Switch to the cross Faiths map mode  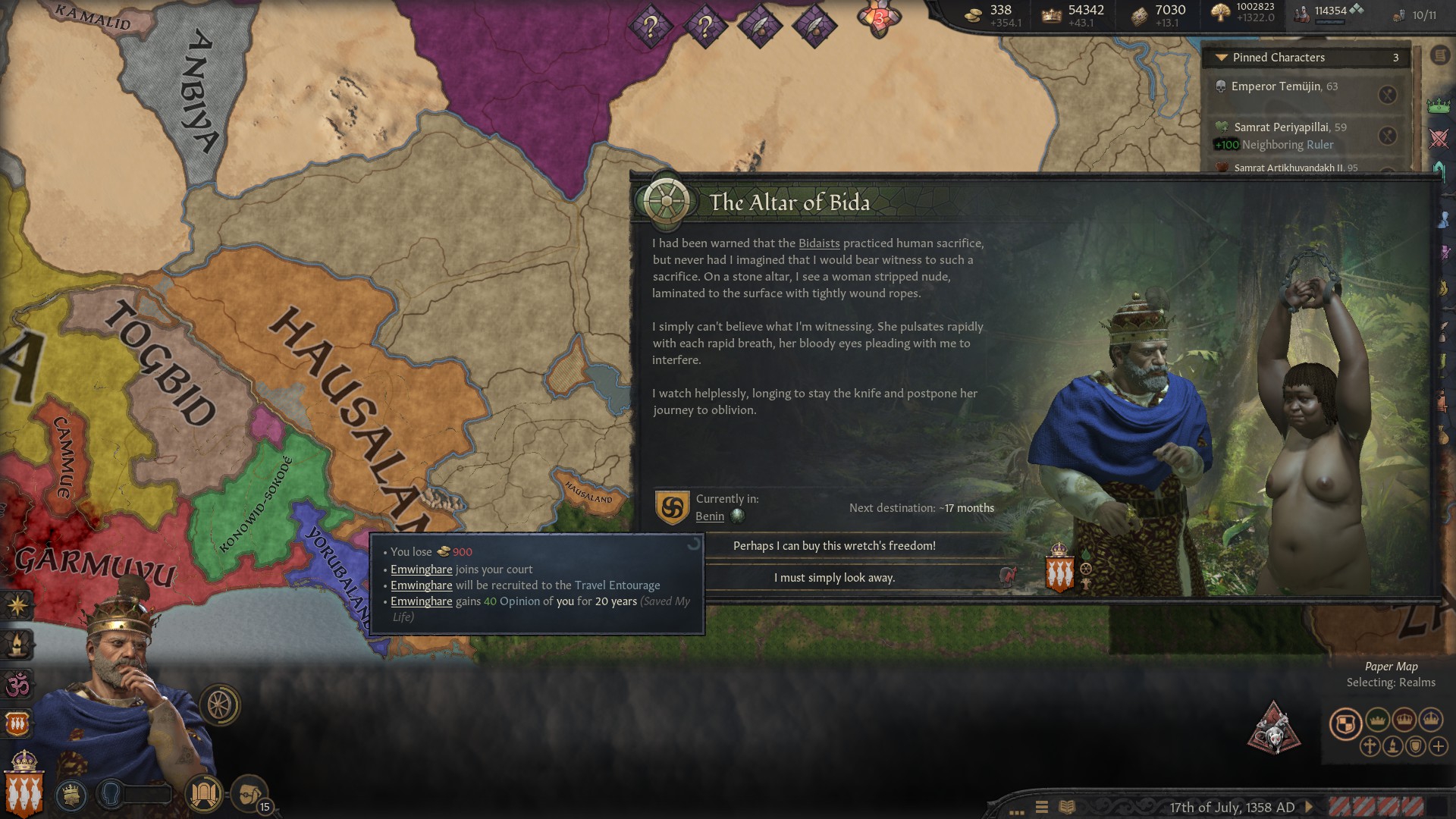(1370, 746)
